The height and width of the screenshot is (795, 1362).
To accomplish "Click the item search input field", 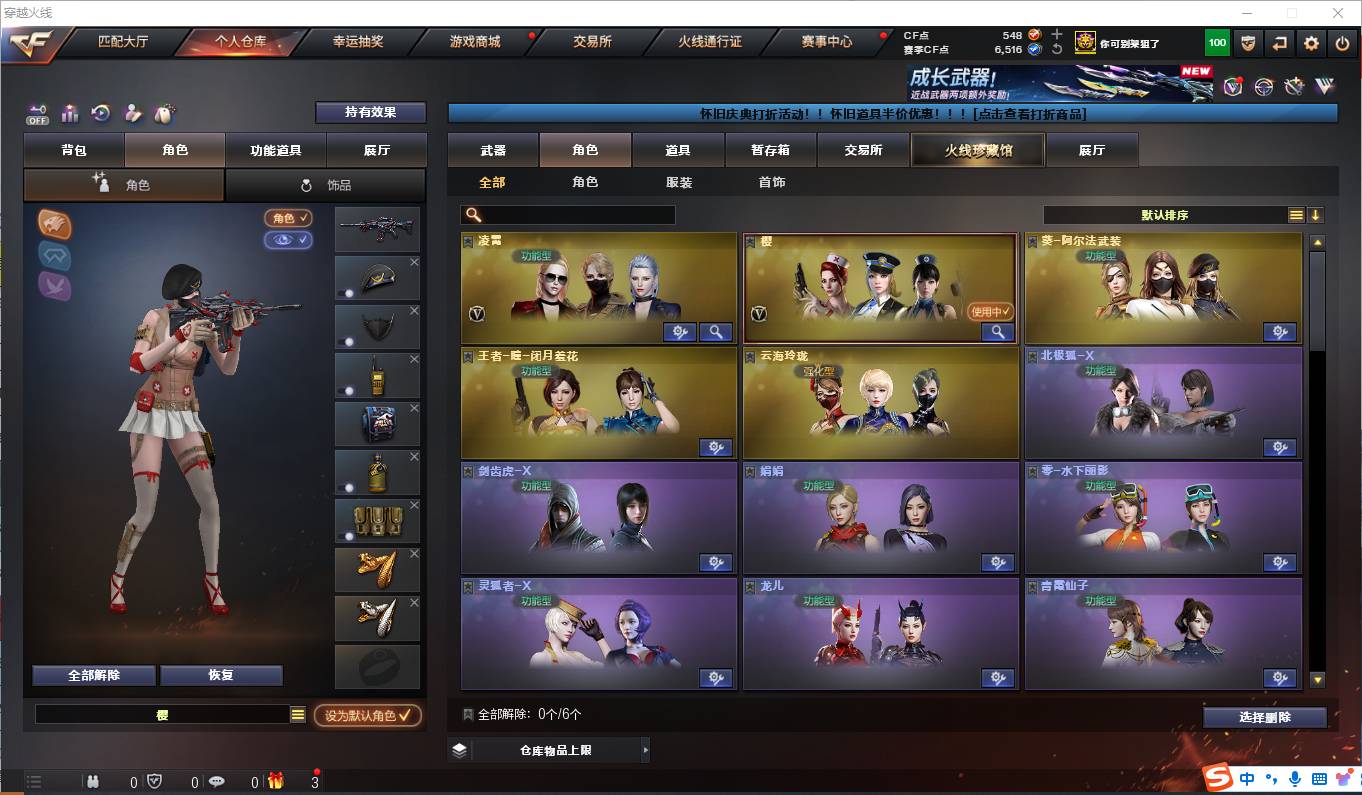I will (x=580, y=214).
